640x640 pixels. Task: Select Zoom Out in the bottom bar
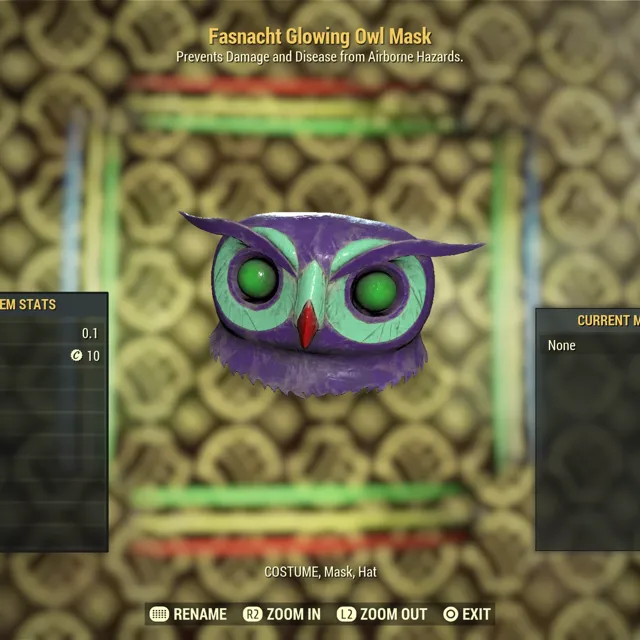[x=382, y=614]
